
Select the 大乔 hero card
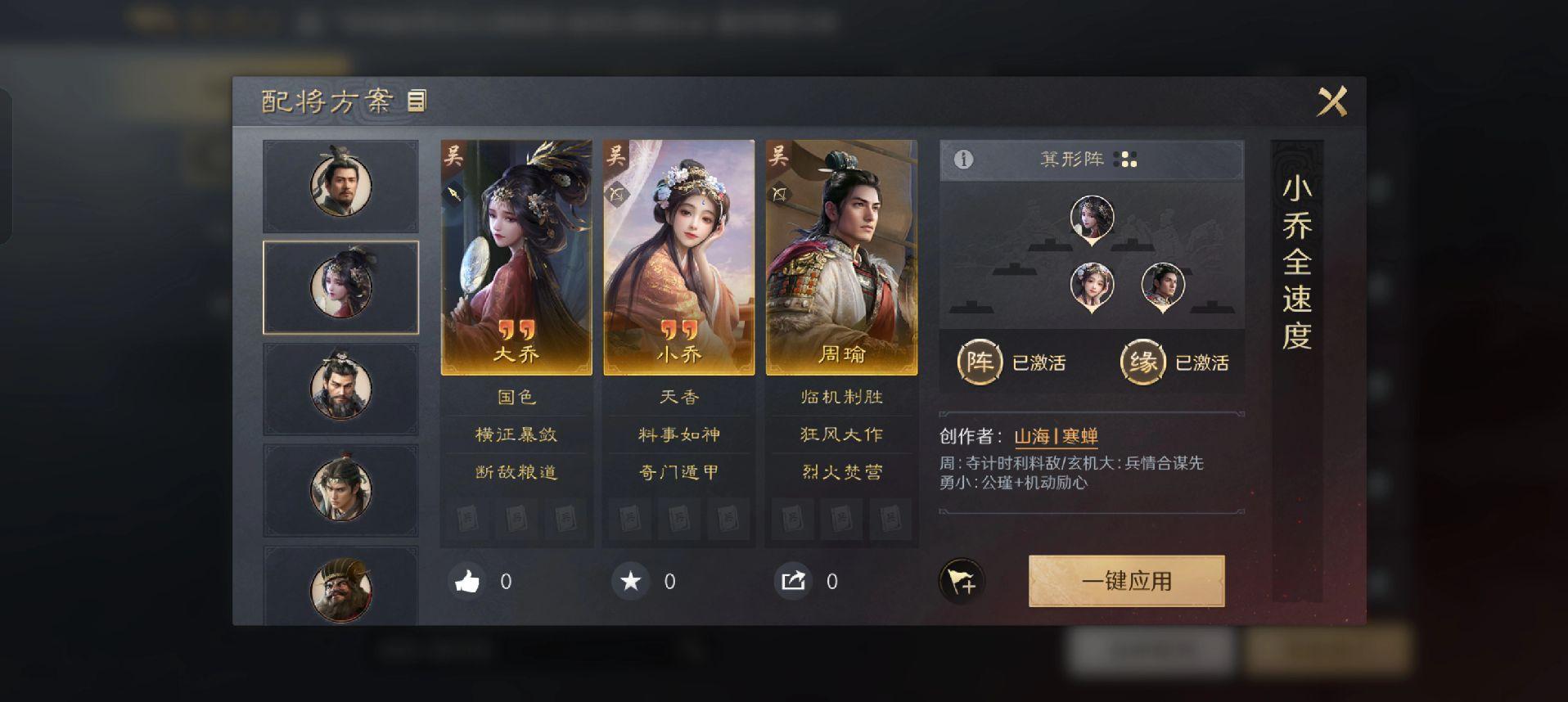pyautogui.click(x=516, y=257)
